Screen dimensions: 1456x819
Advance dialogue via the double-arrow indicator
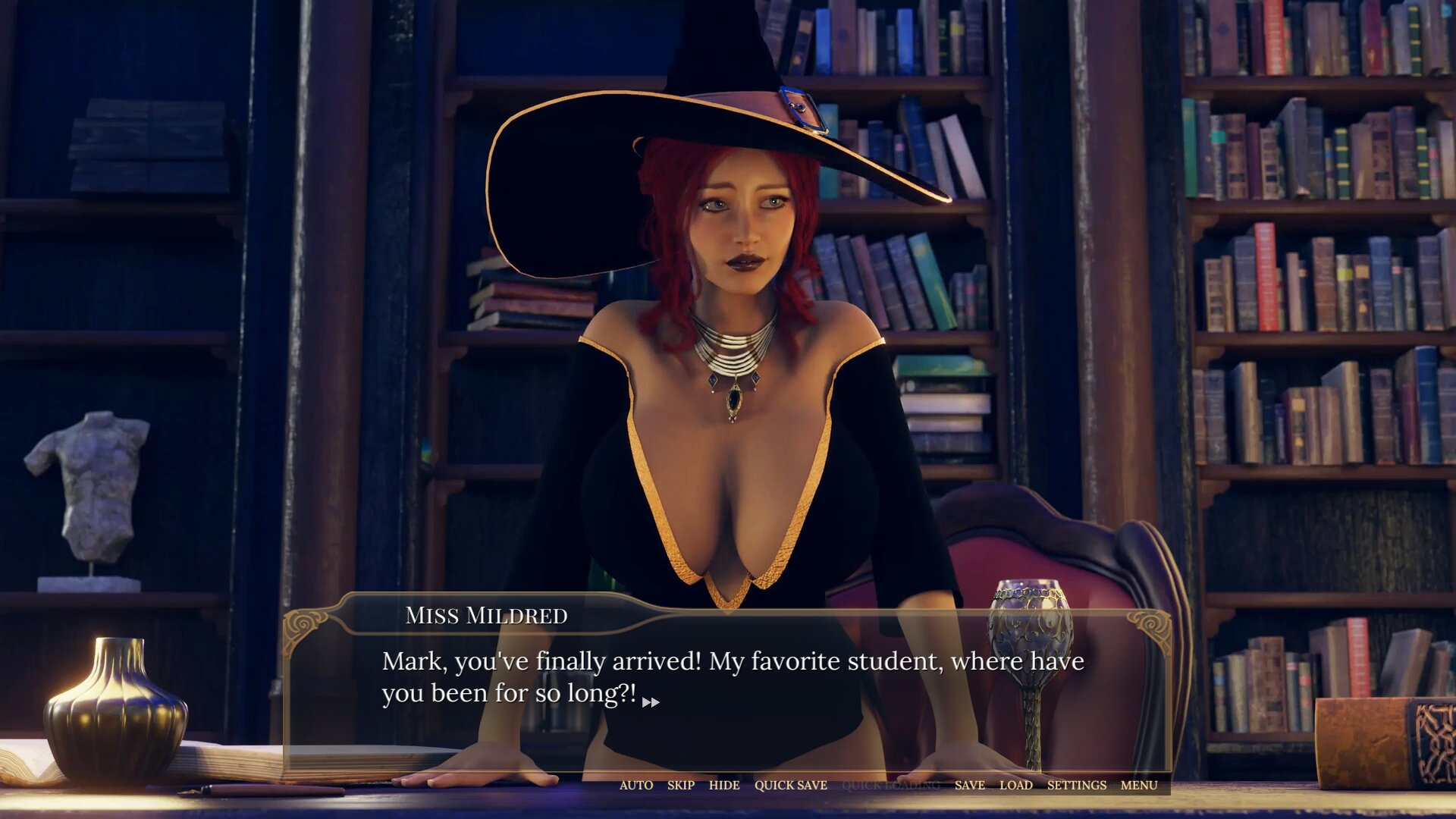point(651,702)
